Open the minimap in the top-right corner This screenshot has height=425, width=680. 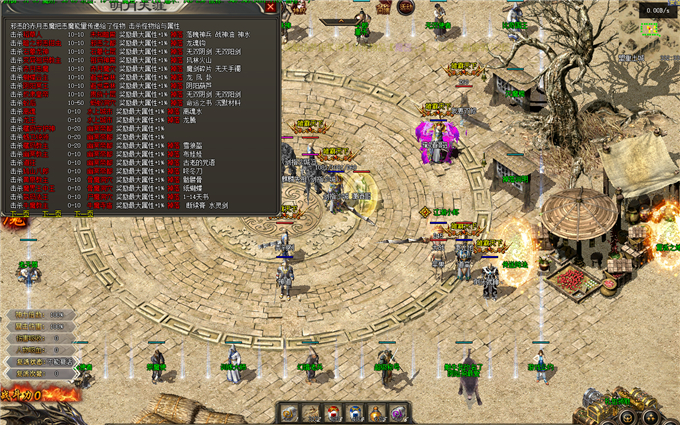(x=649, y=30)
